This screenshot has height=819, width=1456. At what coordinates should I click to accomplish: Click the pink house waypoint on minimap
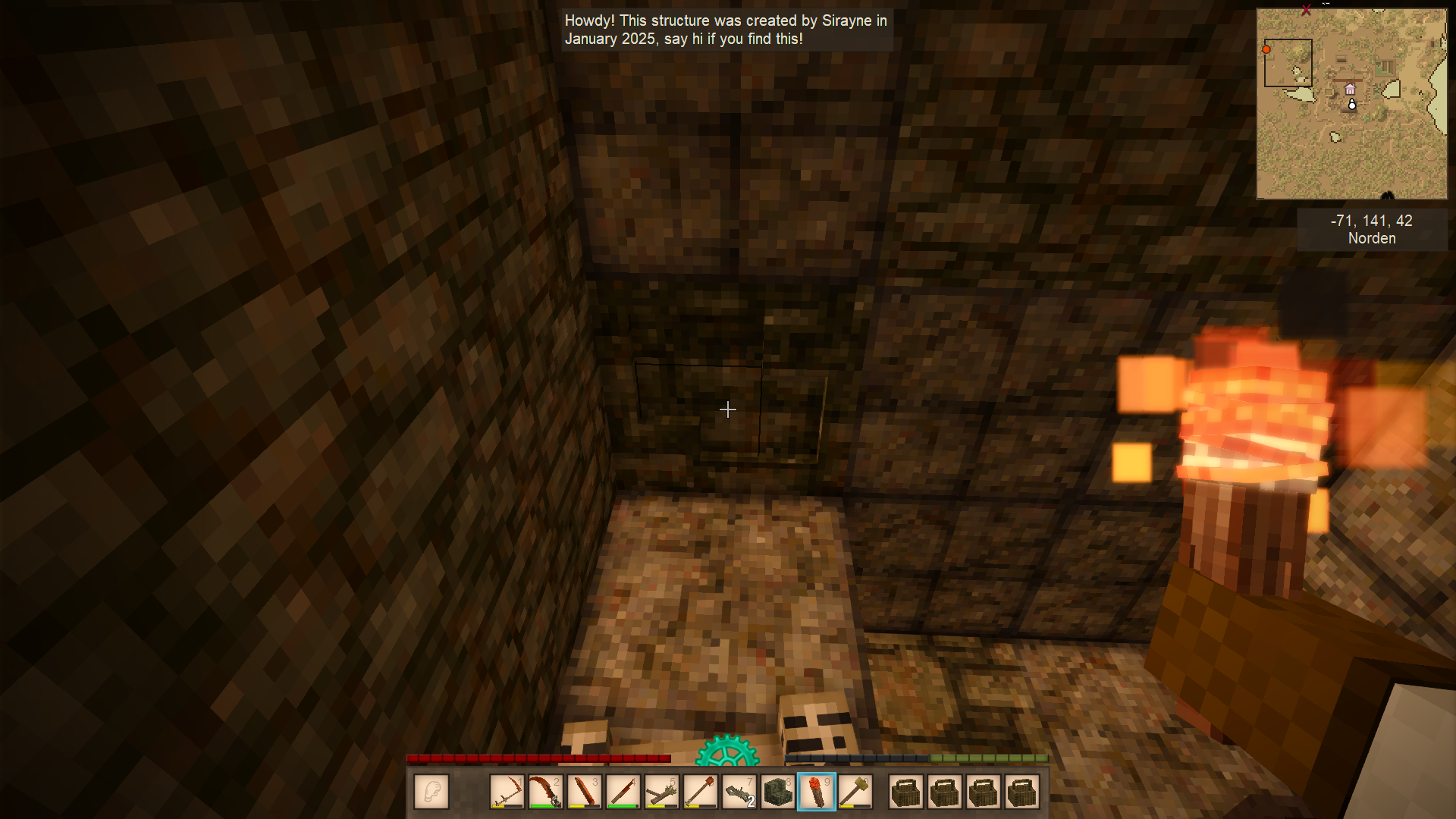pos(1350,89)
